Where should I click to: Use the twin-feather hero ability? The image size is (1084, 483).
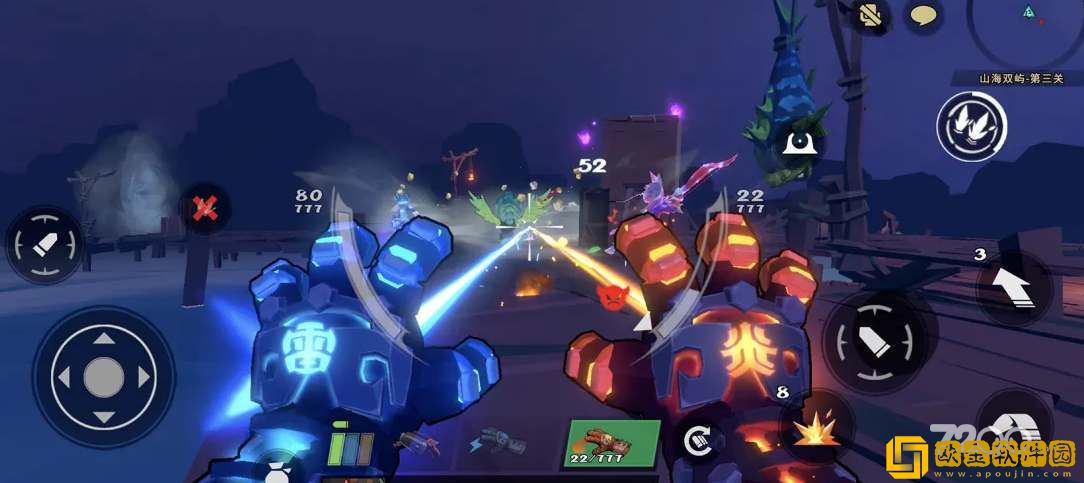point(971,128)
